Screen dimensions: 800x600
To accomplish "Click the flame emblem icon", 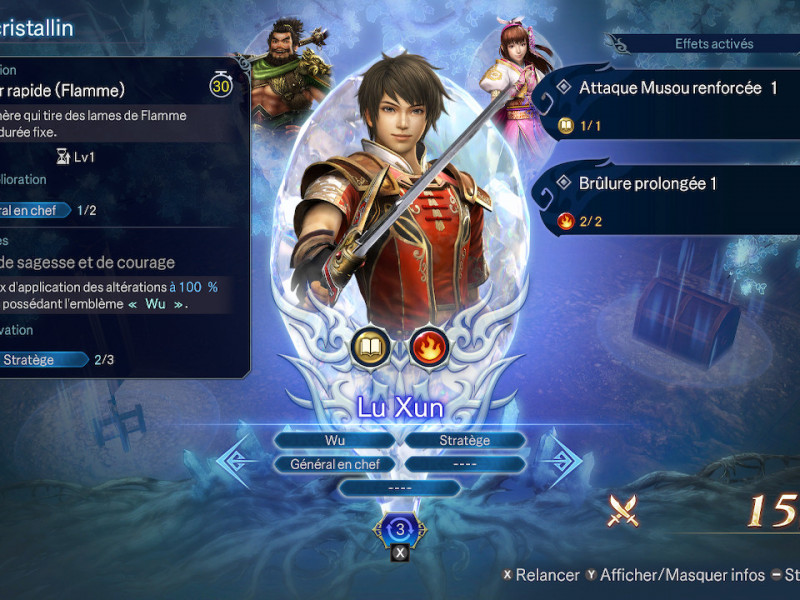I will coord(429,348).
